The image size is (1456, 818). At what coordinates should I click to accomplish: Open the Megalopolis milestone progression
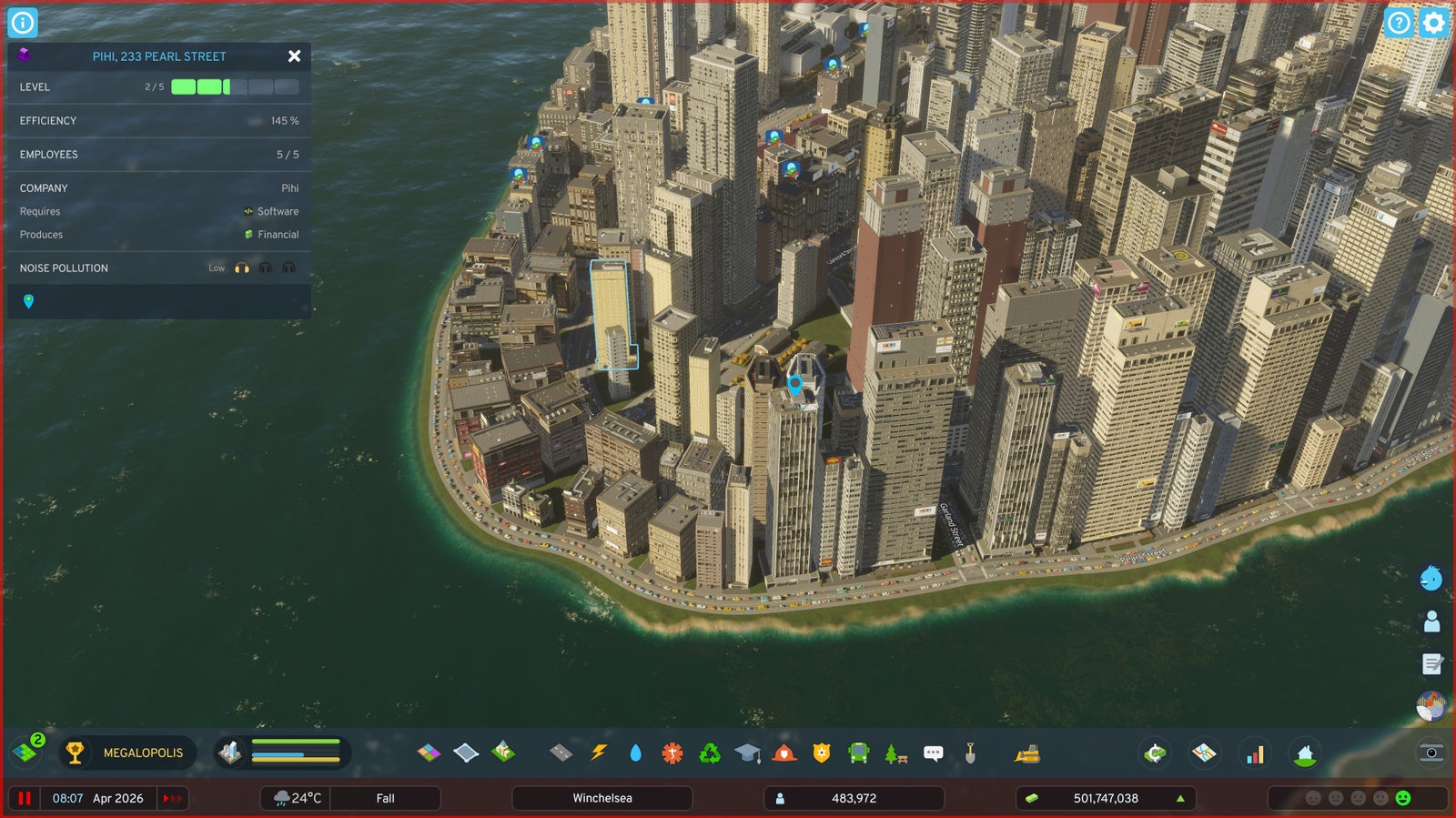[128, 752]
